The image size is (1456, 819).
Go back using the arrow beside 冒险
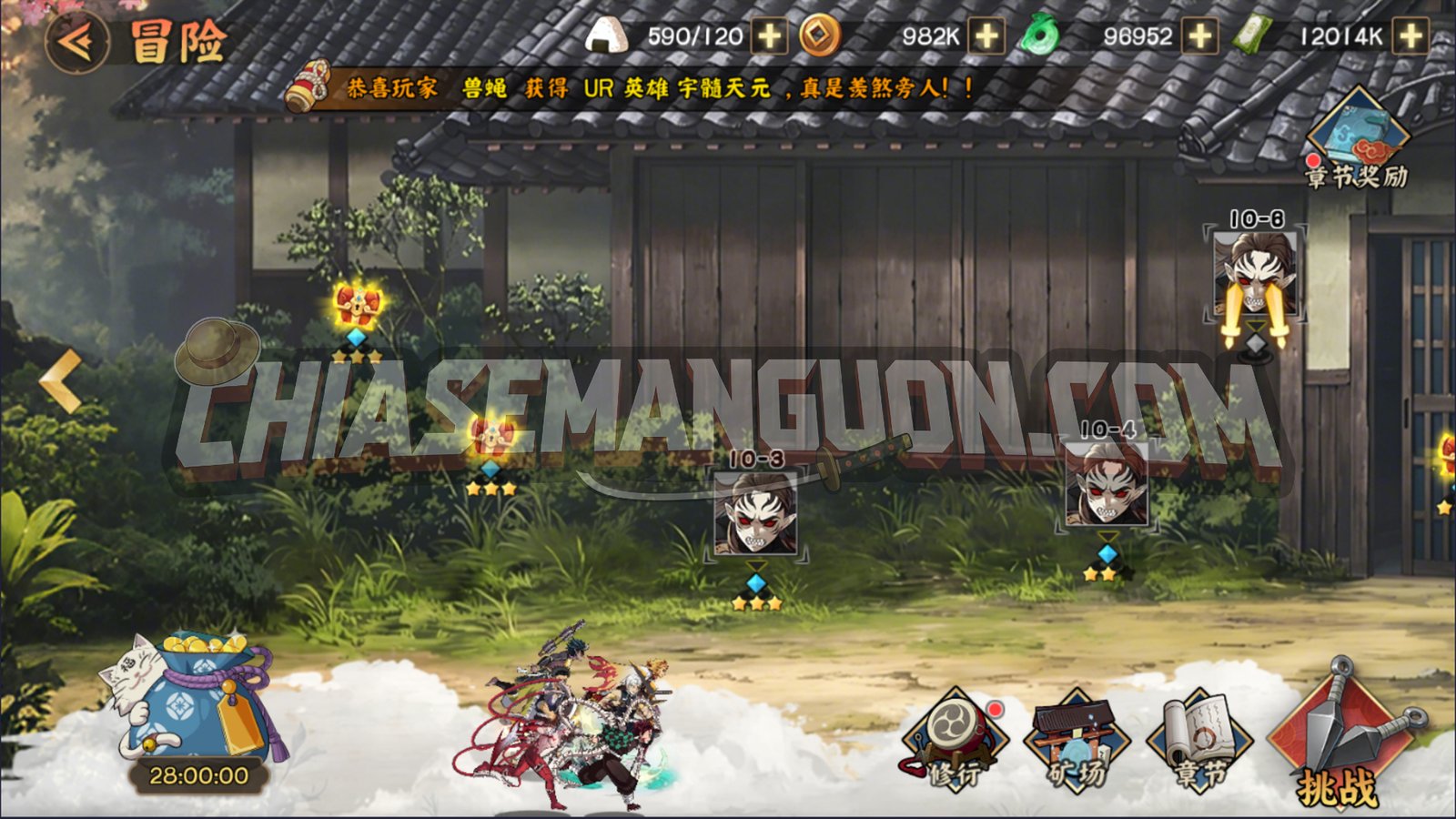tap(76, 41)
